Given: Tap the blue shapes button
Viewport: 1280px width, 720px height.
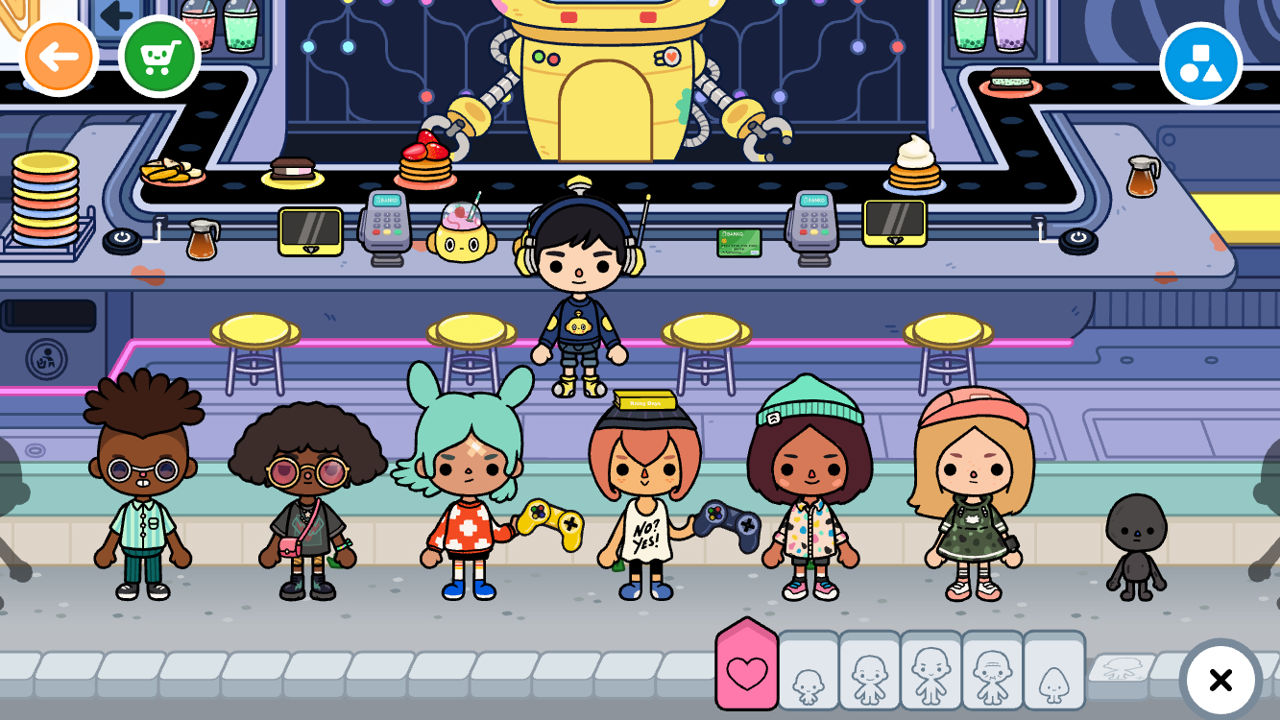Looking at the screenshot, I should [1200, 63].
